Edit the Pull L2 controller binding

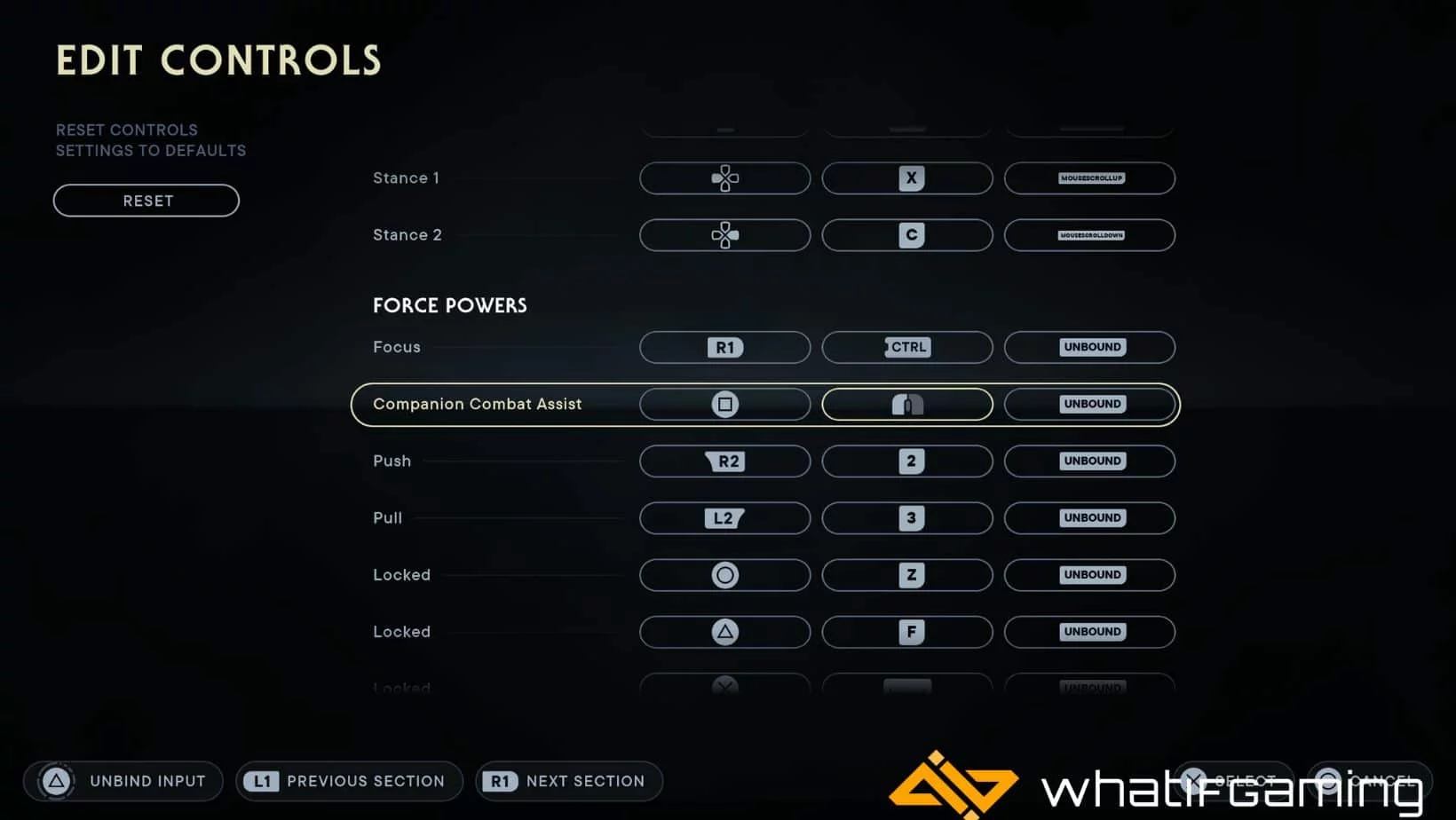click(724, 518)
